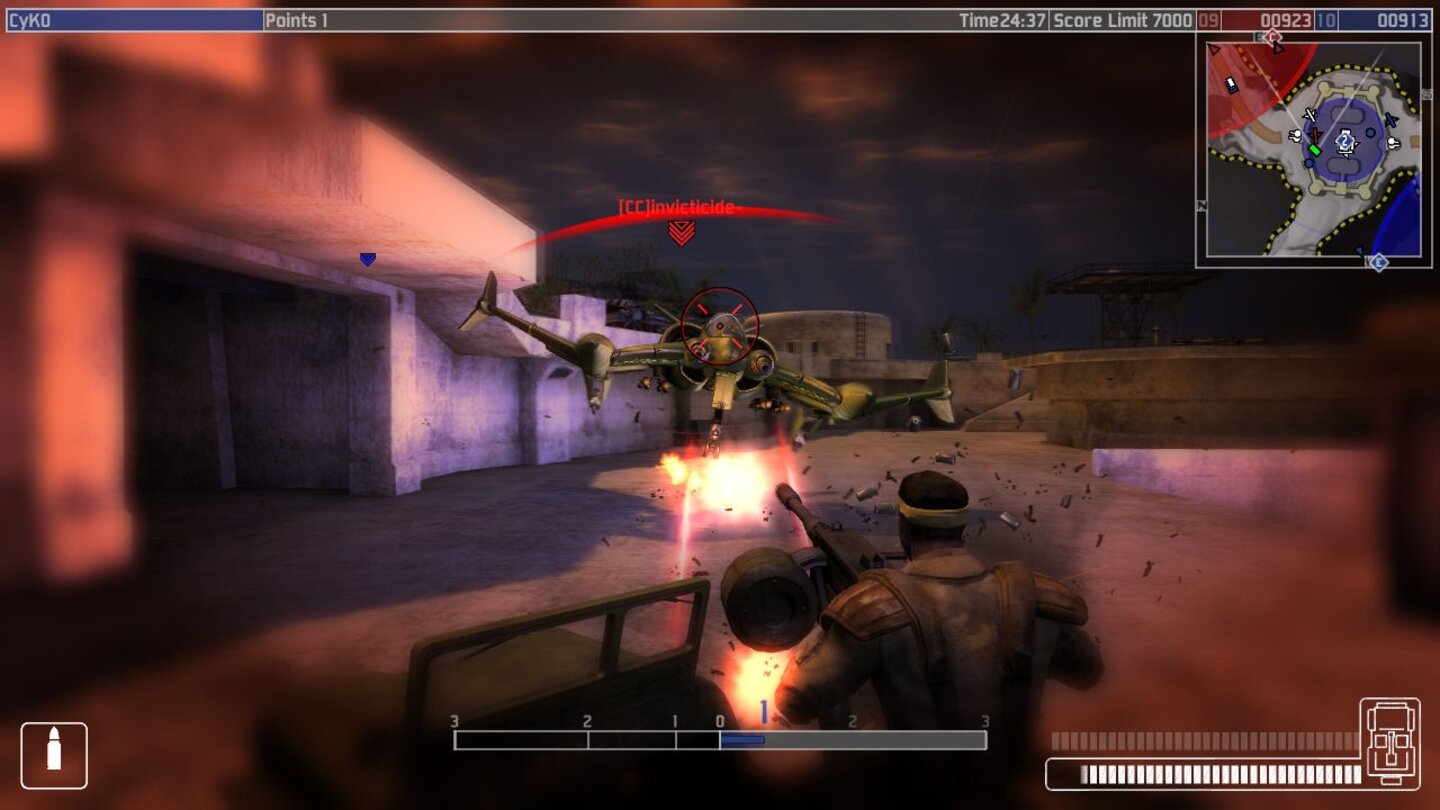The height and width of the screenshot is (810, 1440).
Task: Click the blue arrow spawn marker near minimap bottom
Action: (1360, 248)
